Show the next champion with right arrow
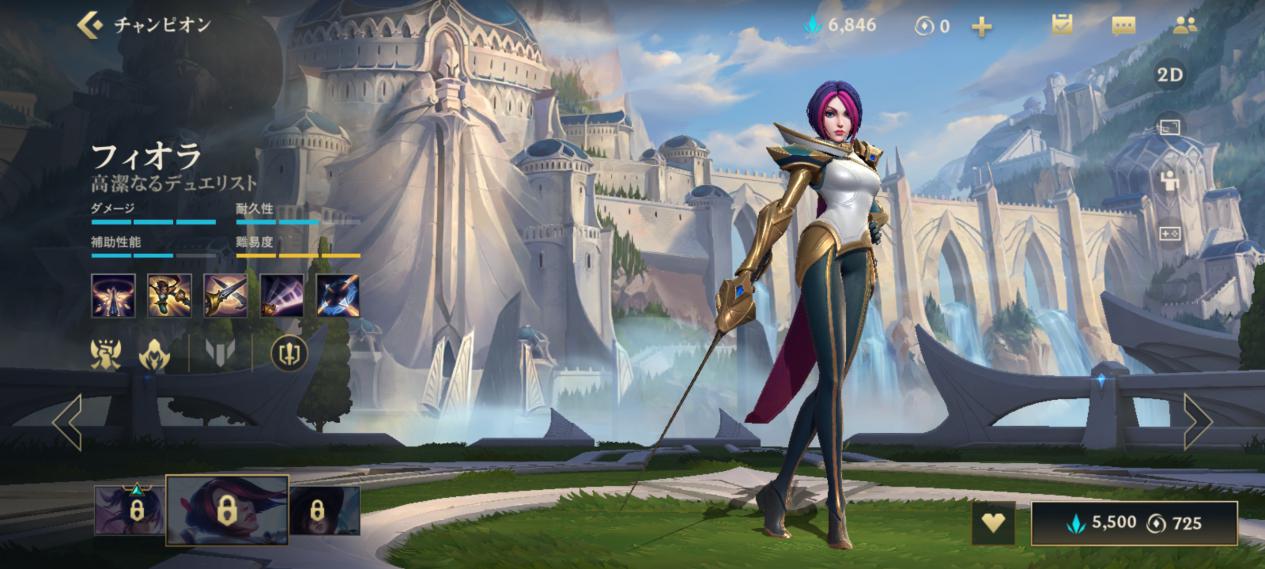This screenshot has width=1265, height=569. [x=1197, y=421]
